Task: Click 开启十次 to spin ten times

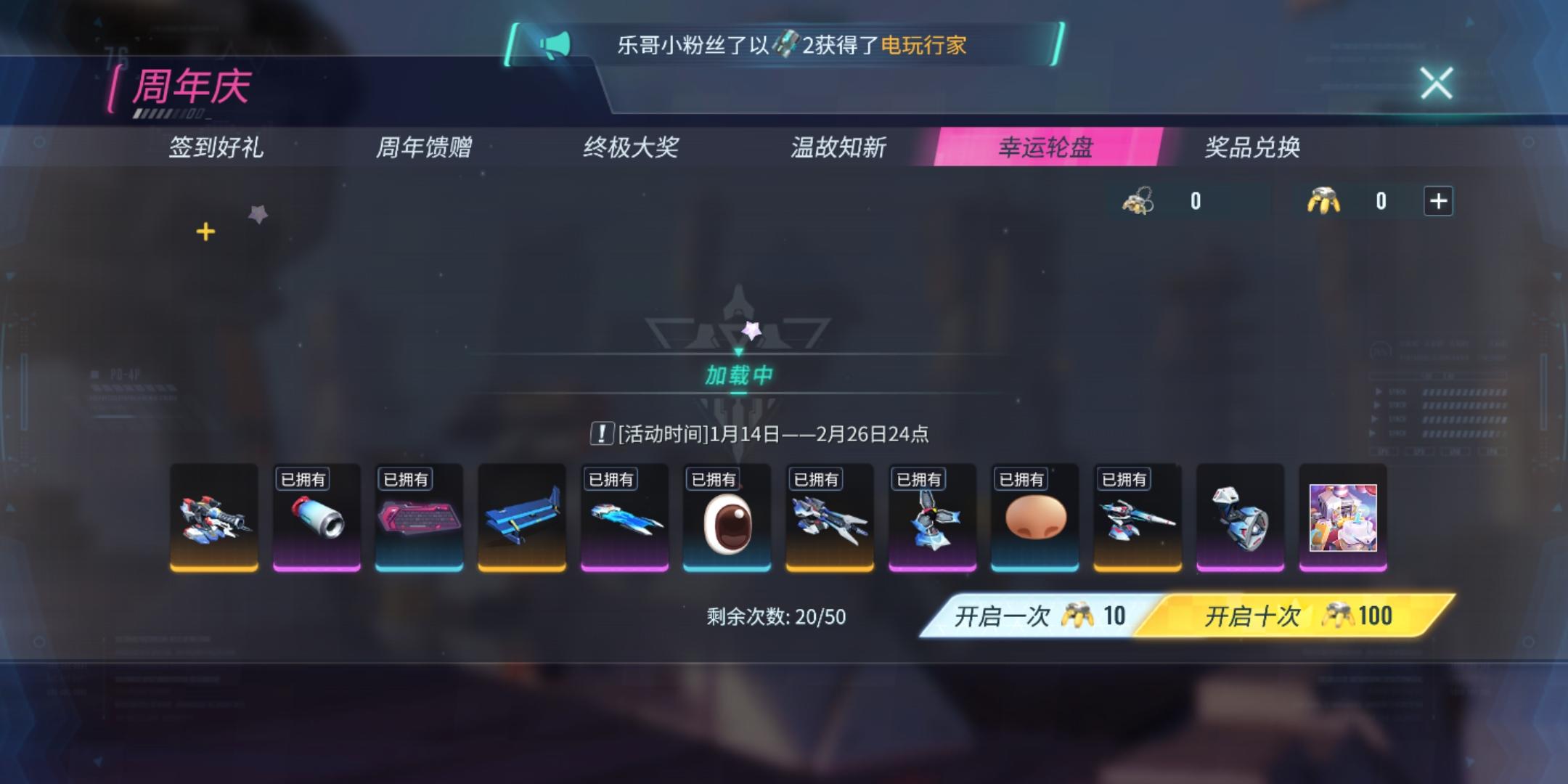Action: (x=1262, y=615)
